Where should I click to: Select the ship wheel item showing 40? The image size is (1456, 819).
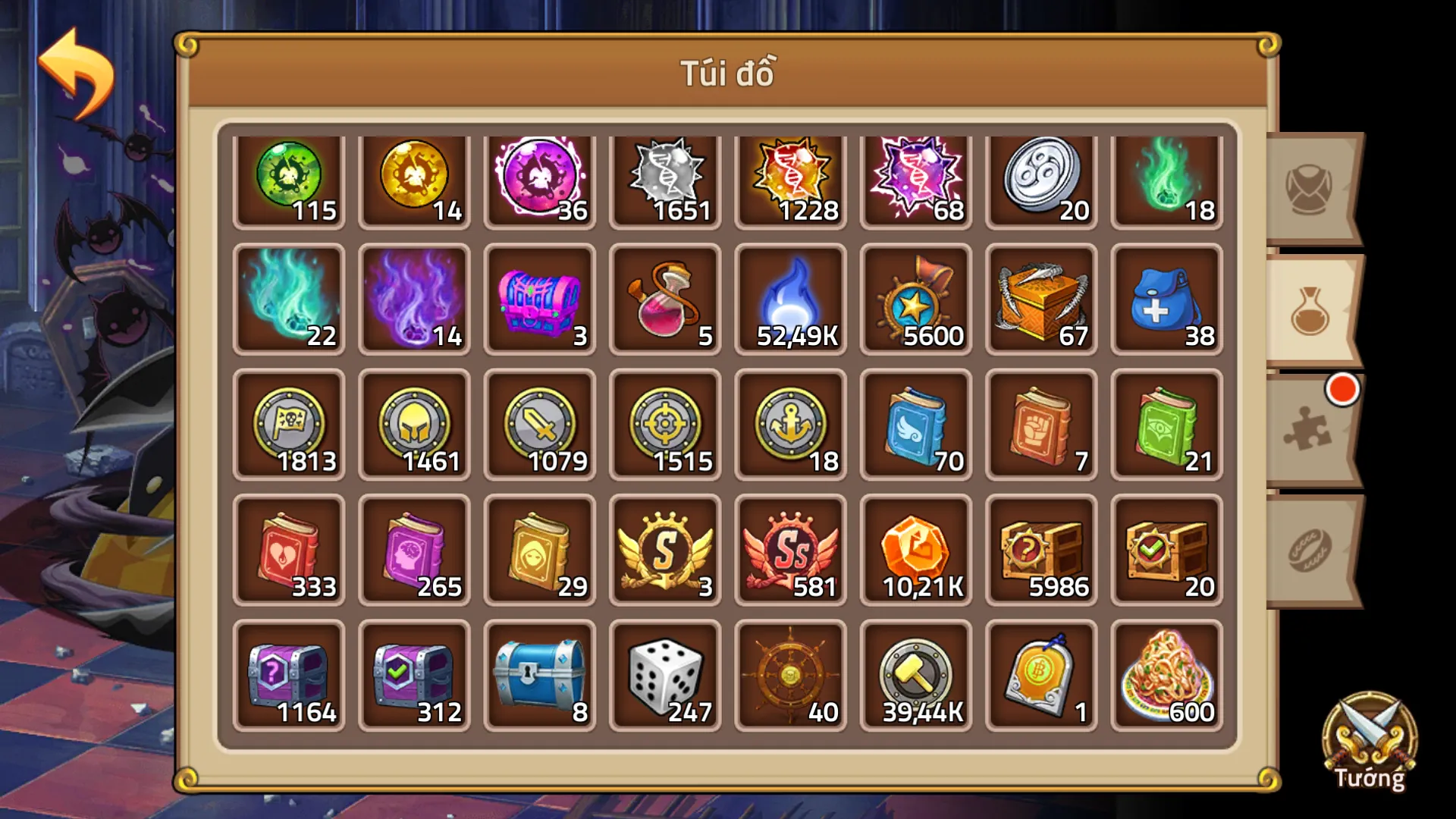coord(790,673)
